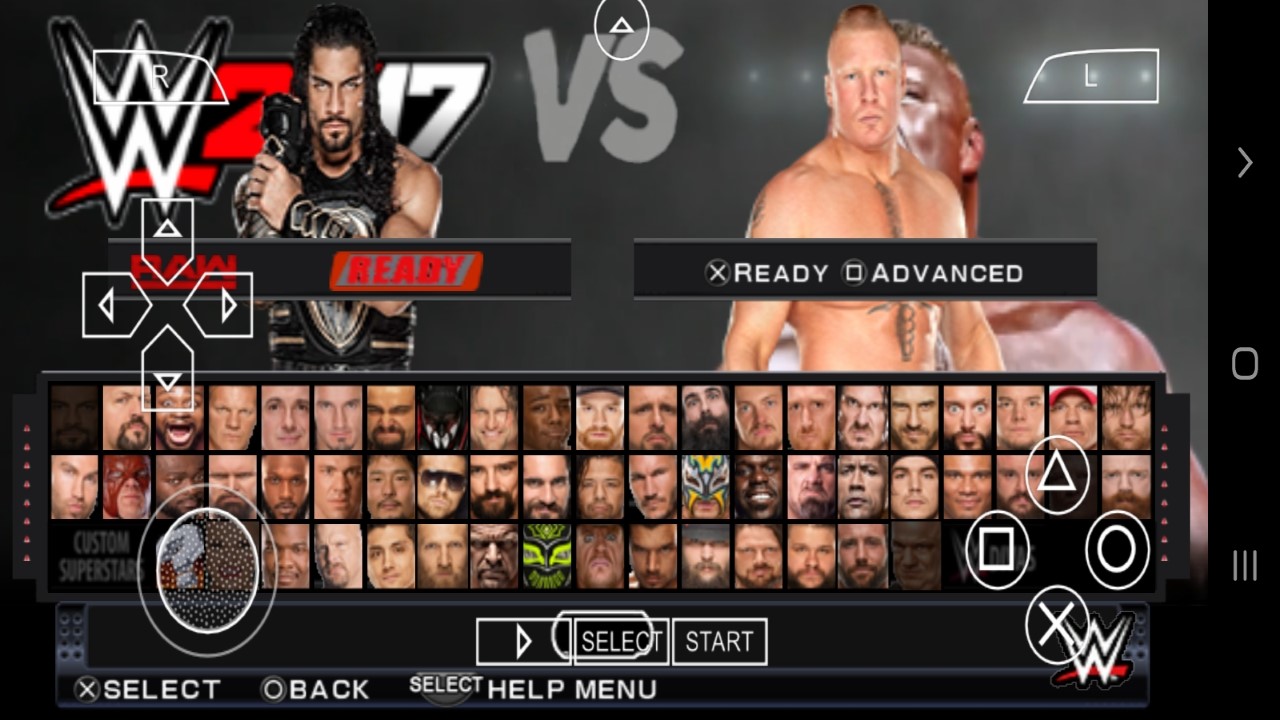Image resolution: width=1280 pixels, height=720 pixels.
Task: Toggle the fast-forward arrow button
Action: click(x=523, y=641)
